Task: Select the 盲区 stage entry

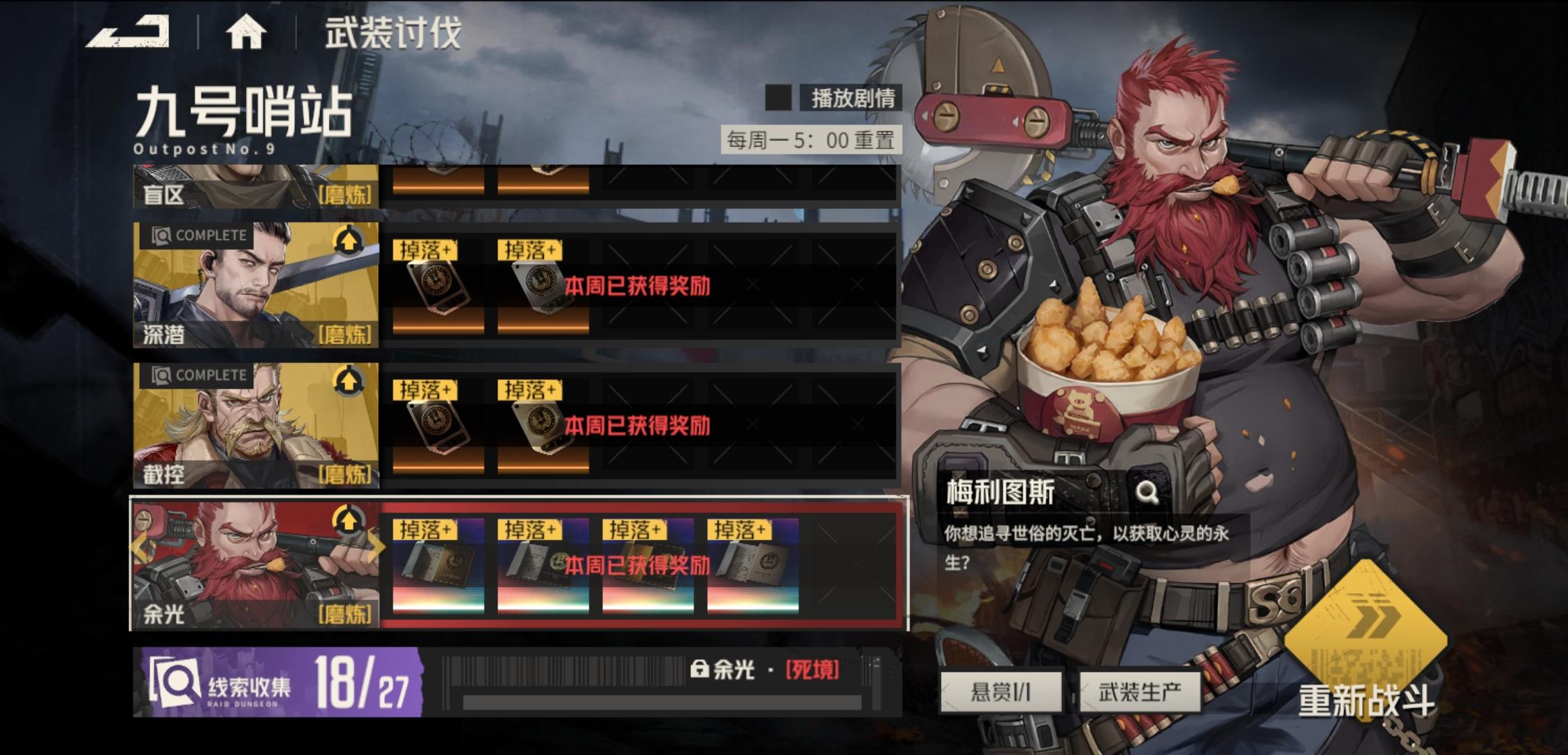Action: pyautogui.click(x=255, y=185)
